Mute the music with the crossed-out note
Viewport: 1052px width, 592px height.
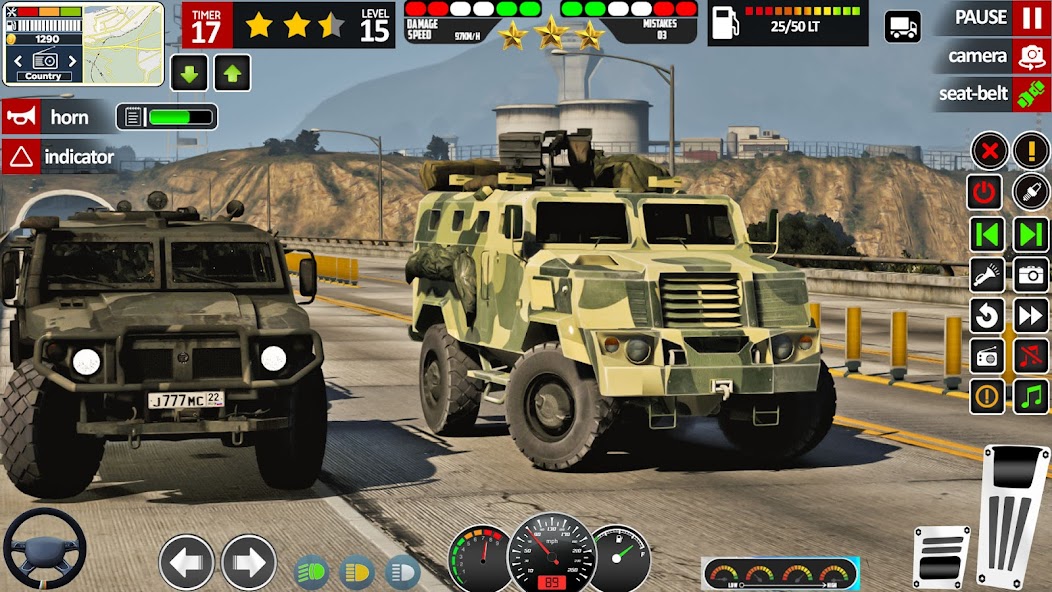coord(1030,355)
